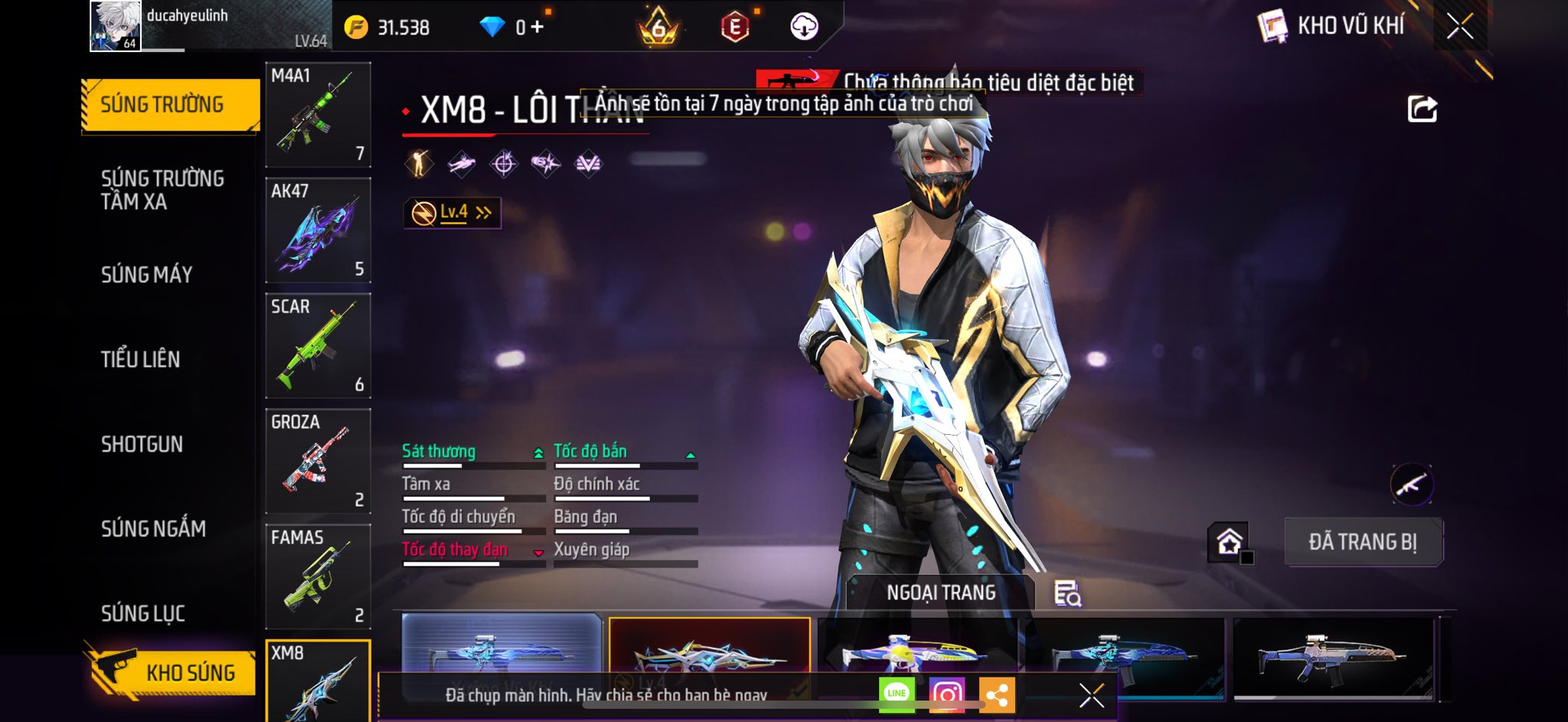Image resolution: width=1568 pixels, height=722 pixels.
Task: Select the FAMAS weapon tile
Action: pos(318,576)
